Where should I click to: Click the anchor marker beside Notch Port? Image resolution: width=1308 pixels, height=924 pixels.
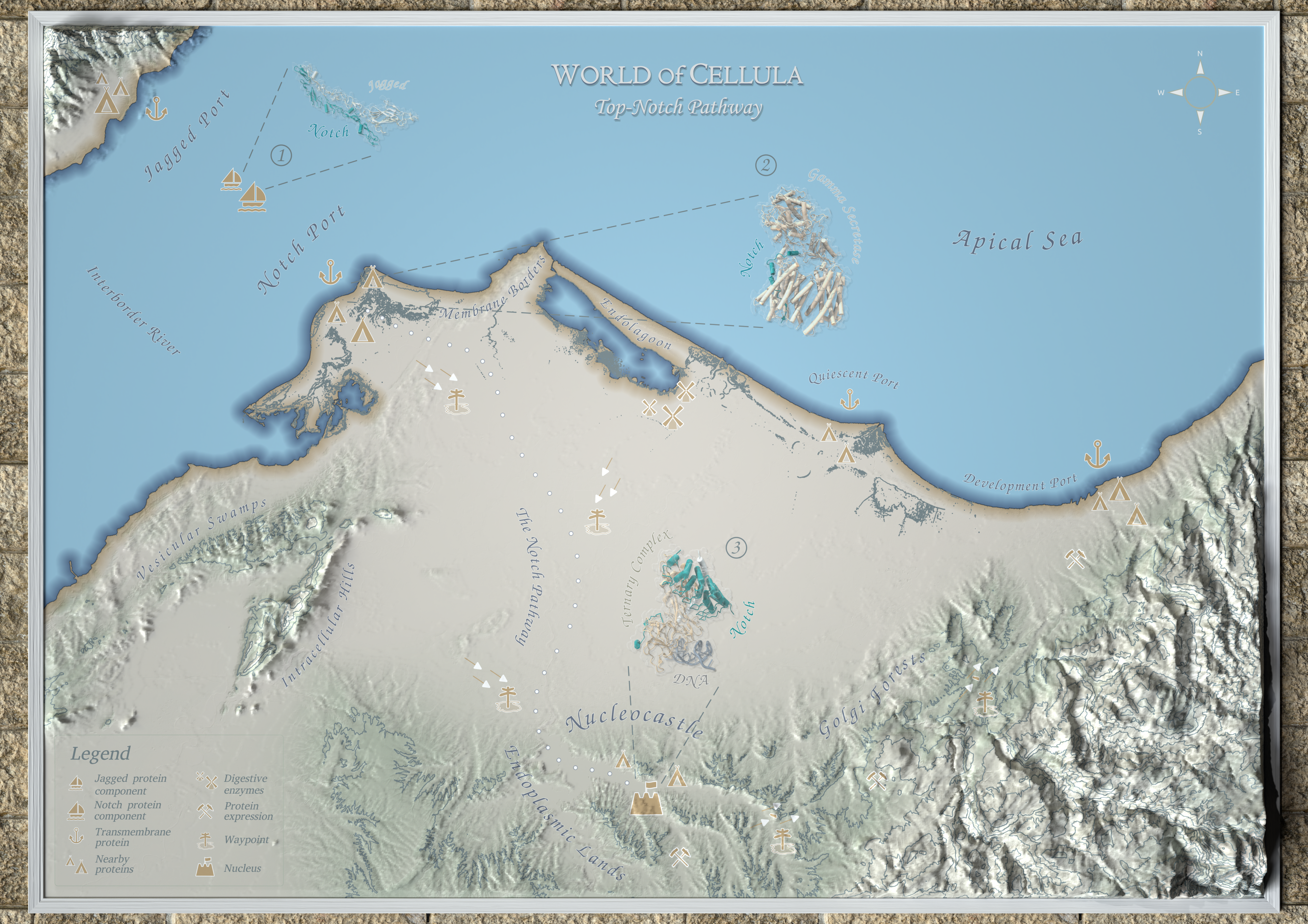click(330, 272)
